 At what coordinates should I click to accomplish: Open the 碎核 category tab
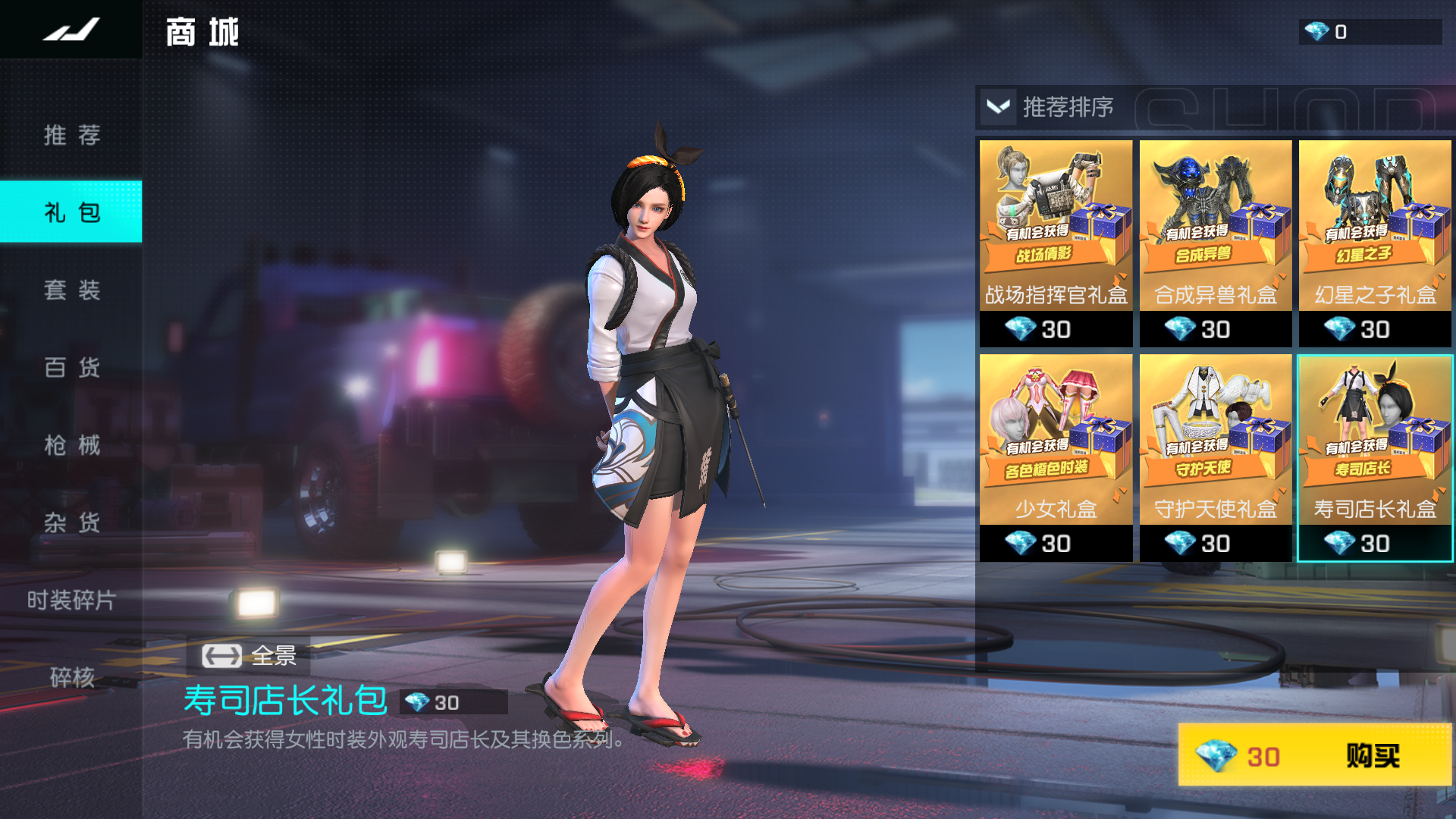pos(71,676)
